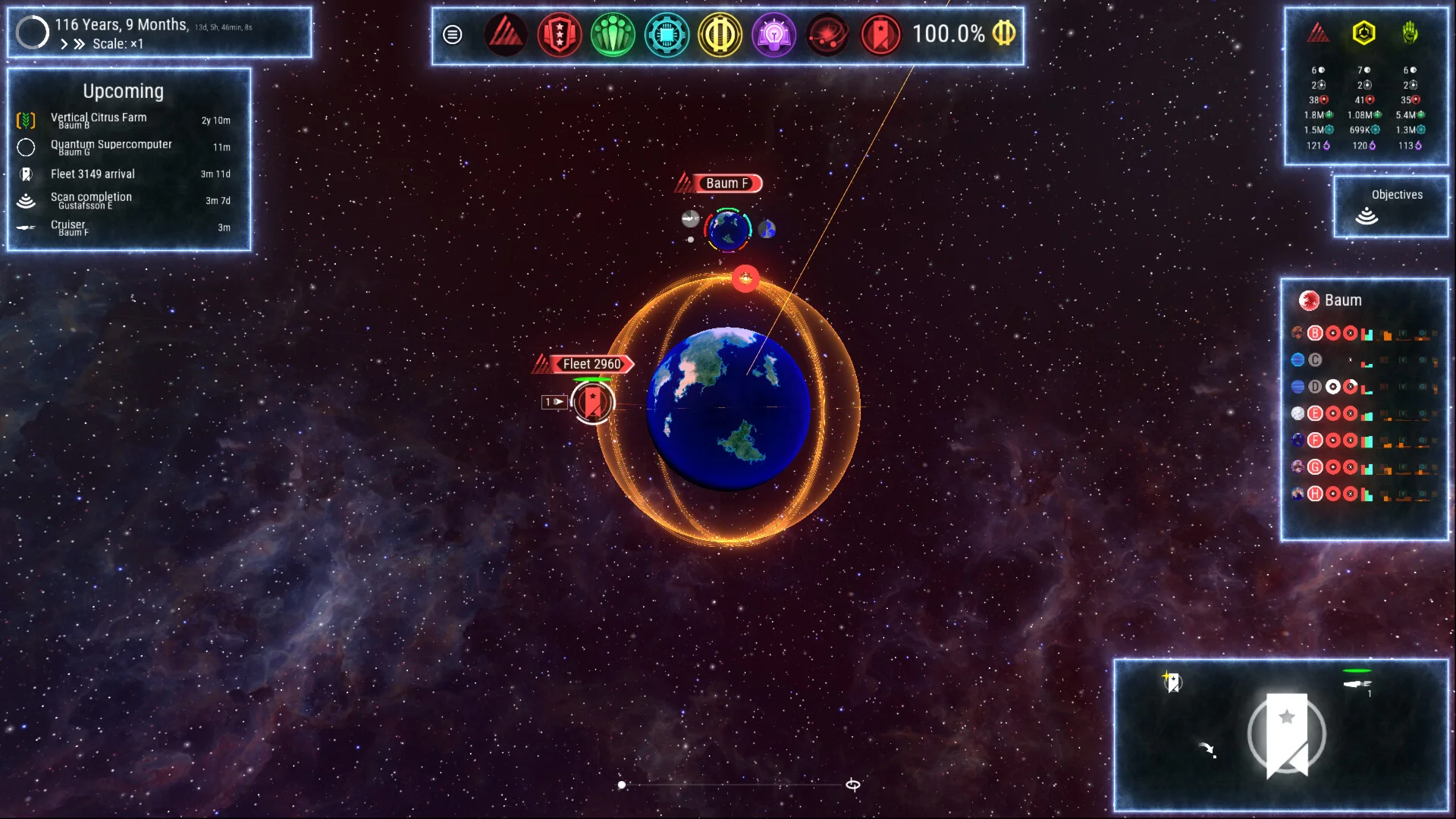1456x819 pixels.
Task: Open the red orbit galaxy map screen
Action: click(827, 35)
